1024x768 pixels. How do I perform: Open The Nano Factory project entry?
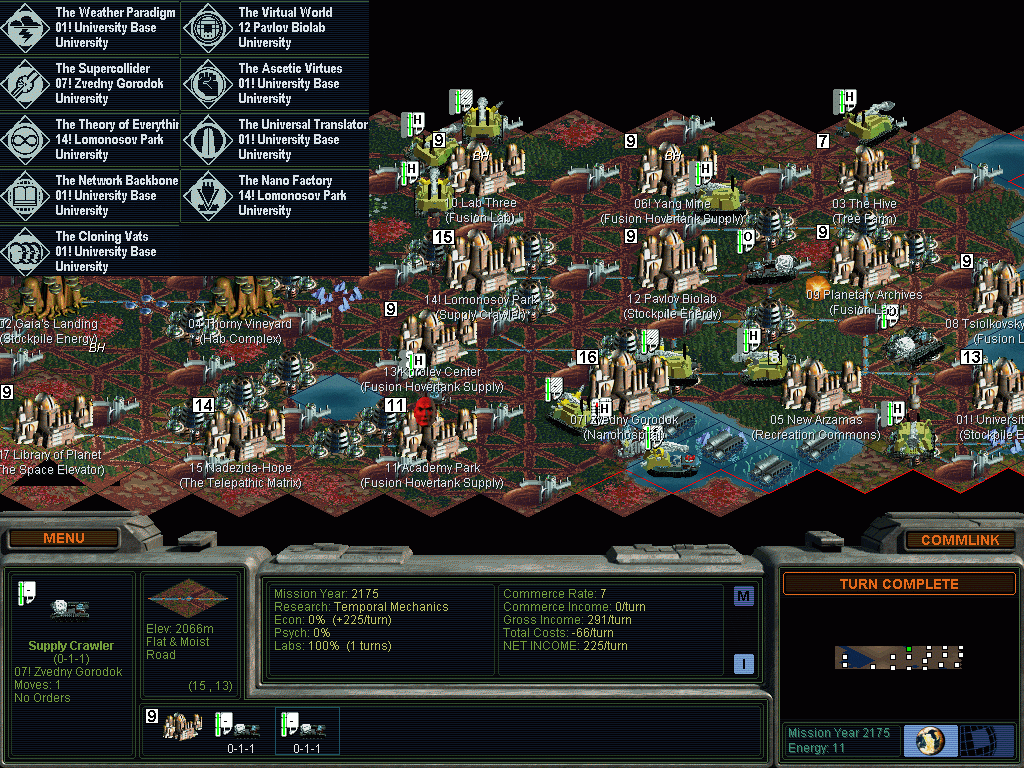(x=275, y=196)
